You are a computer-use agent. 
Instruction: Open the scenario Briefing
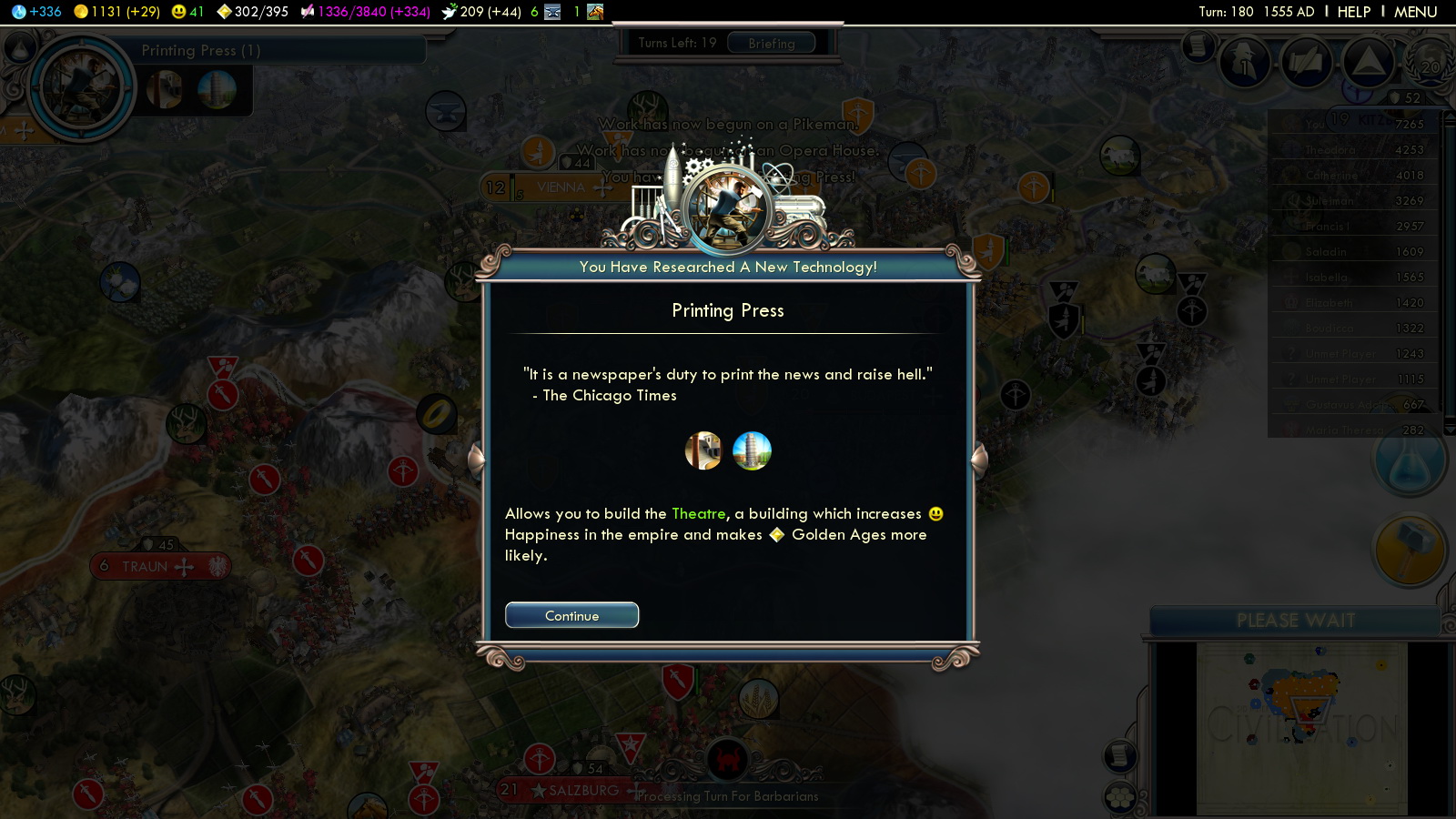click(x=772, y=43)
